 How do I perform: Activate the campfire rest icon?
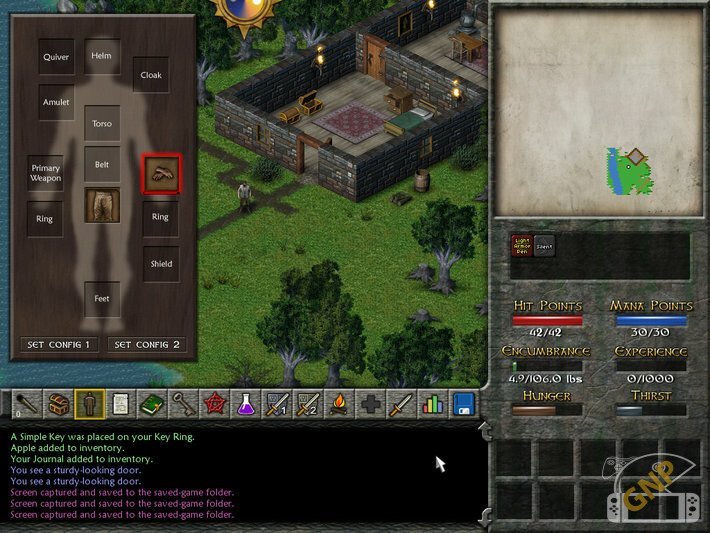338,404
